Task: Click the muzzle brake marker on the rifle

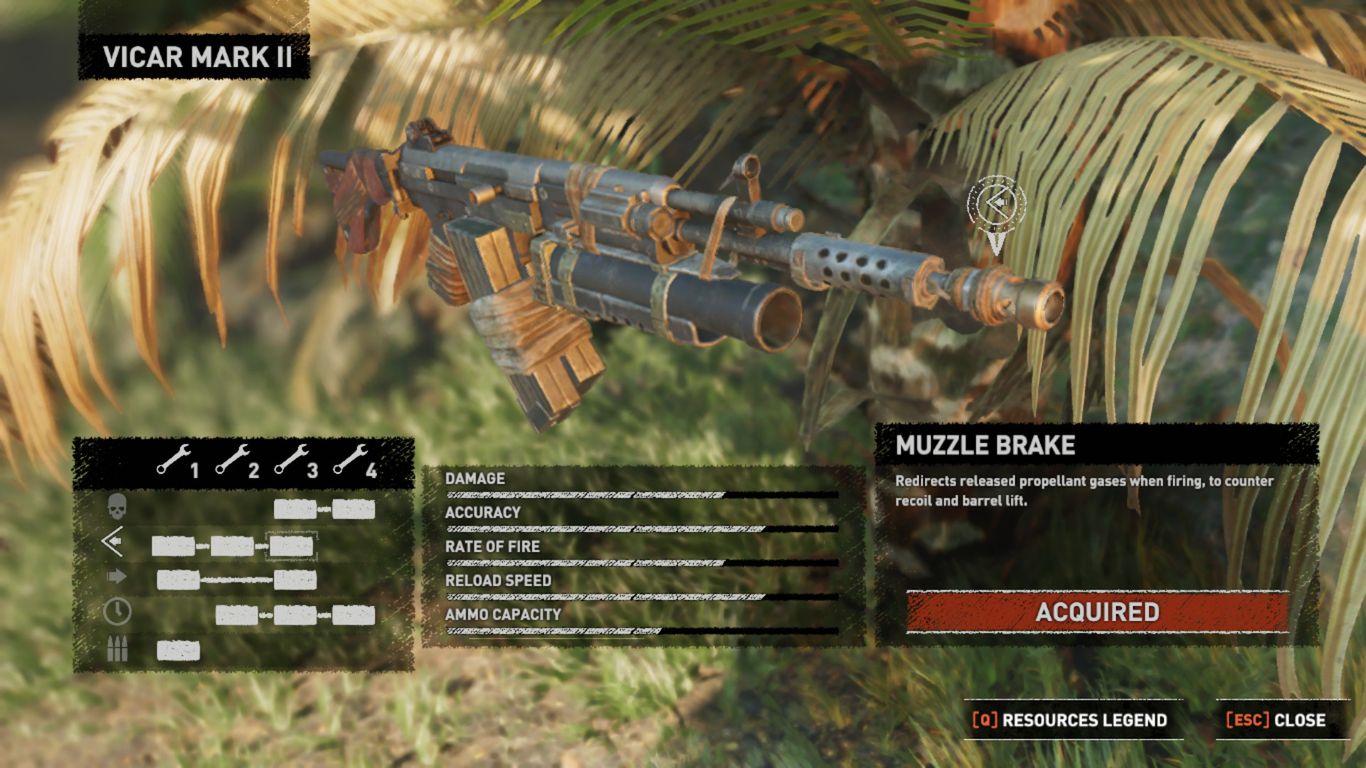Action: coord(996,204)
